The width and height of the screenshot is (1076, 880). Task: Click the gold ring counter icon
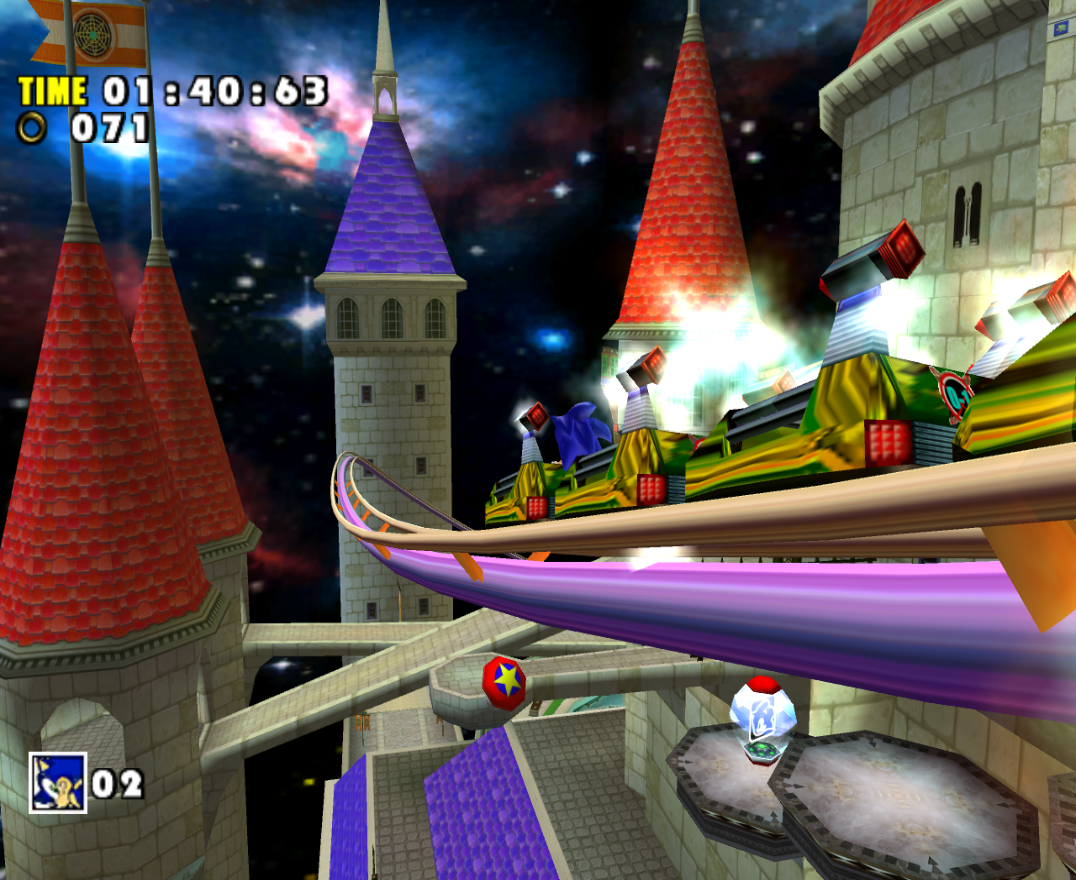(x=35, y=127)
